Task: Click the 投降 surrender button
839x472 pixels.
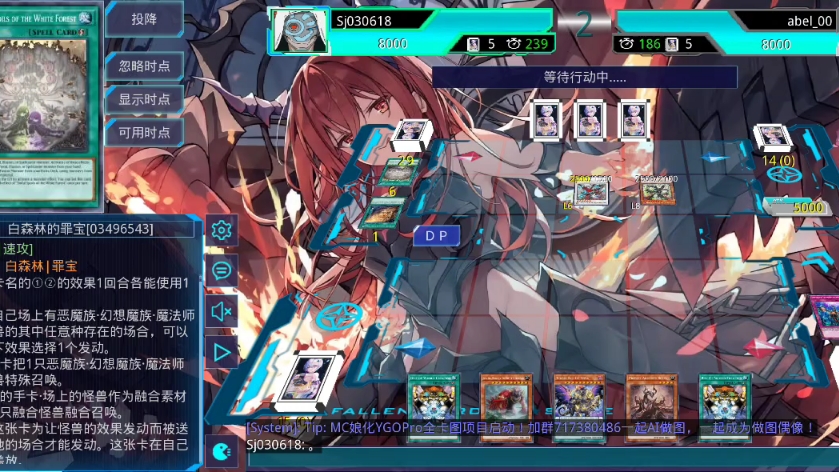Action: click(x=144, y=20)
